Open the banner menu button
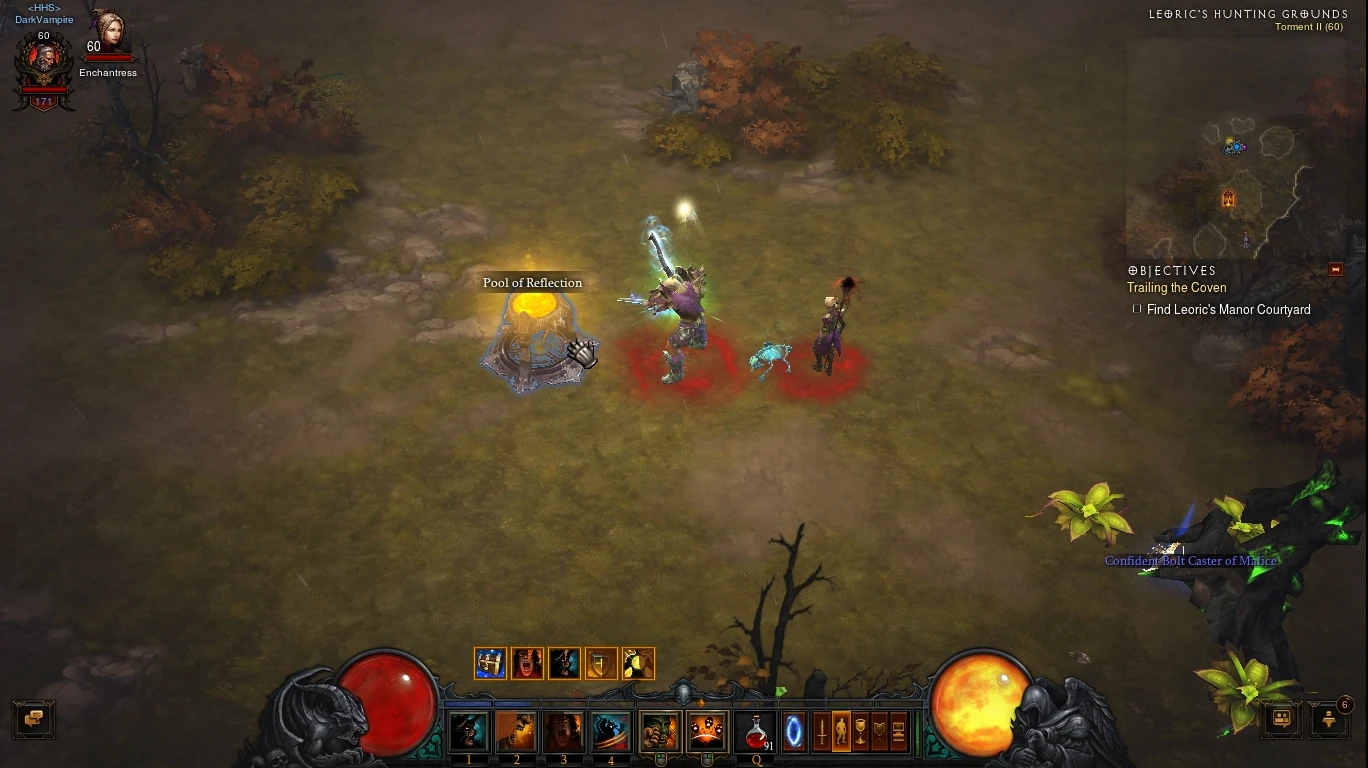 pos(879,731)
